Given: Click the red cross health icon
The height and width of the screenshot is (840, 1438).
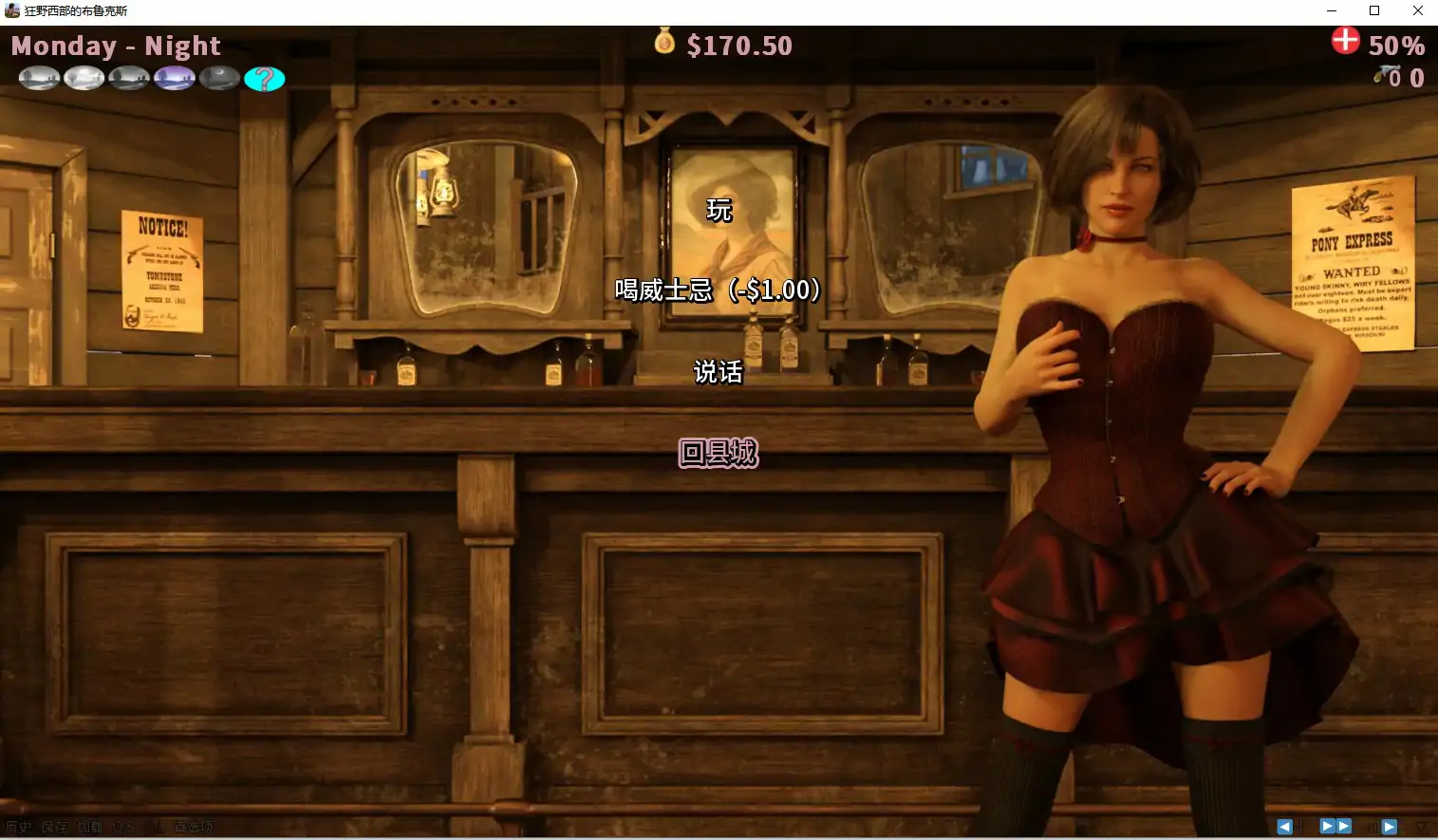Looking at the screenshot, I should coord(1345,41).
